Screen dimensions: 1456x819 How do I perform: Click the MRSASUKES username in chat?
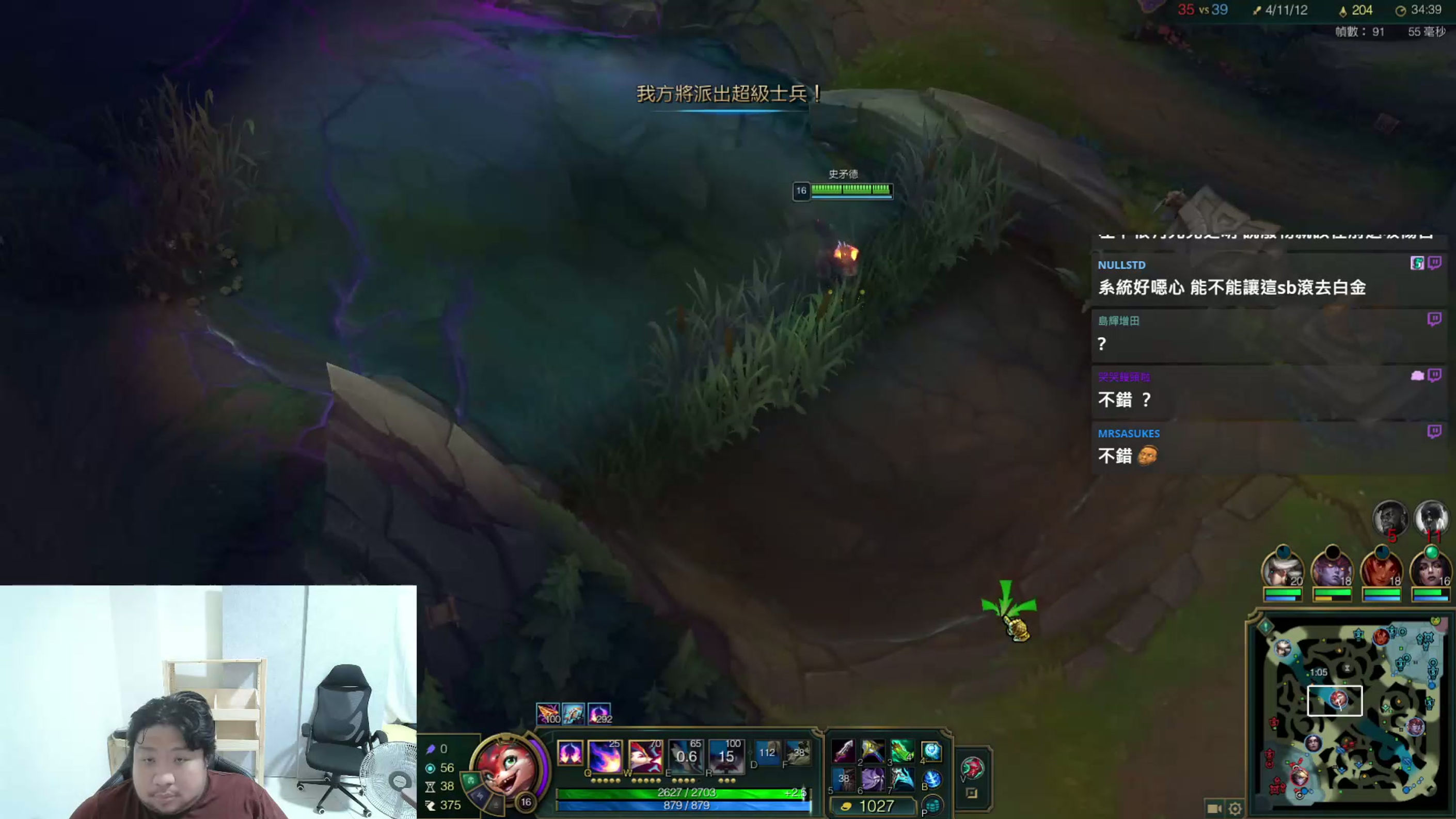[x=1129, y=434]
